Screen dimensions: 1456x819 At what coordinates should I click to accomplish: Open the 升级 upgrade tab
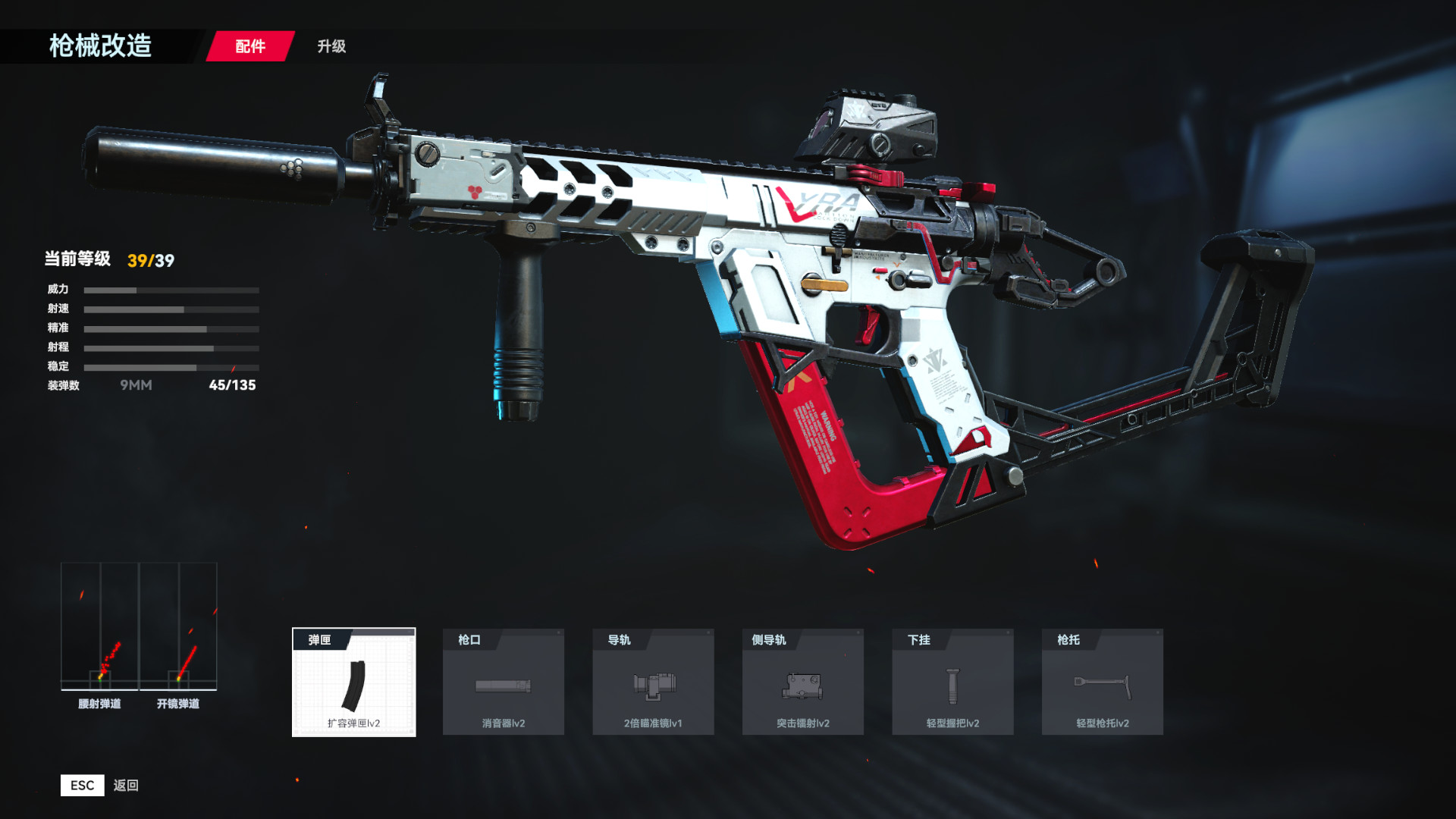click(x=331, y=46)
